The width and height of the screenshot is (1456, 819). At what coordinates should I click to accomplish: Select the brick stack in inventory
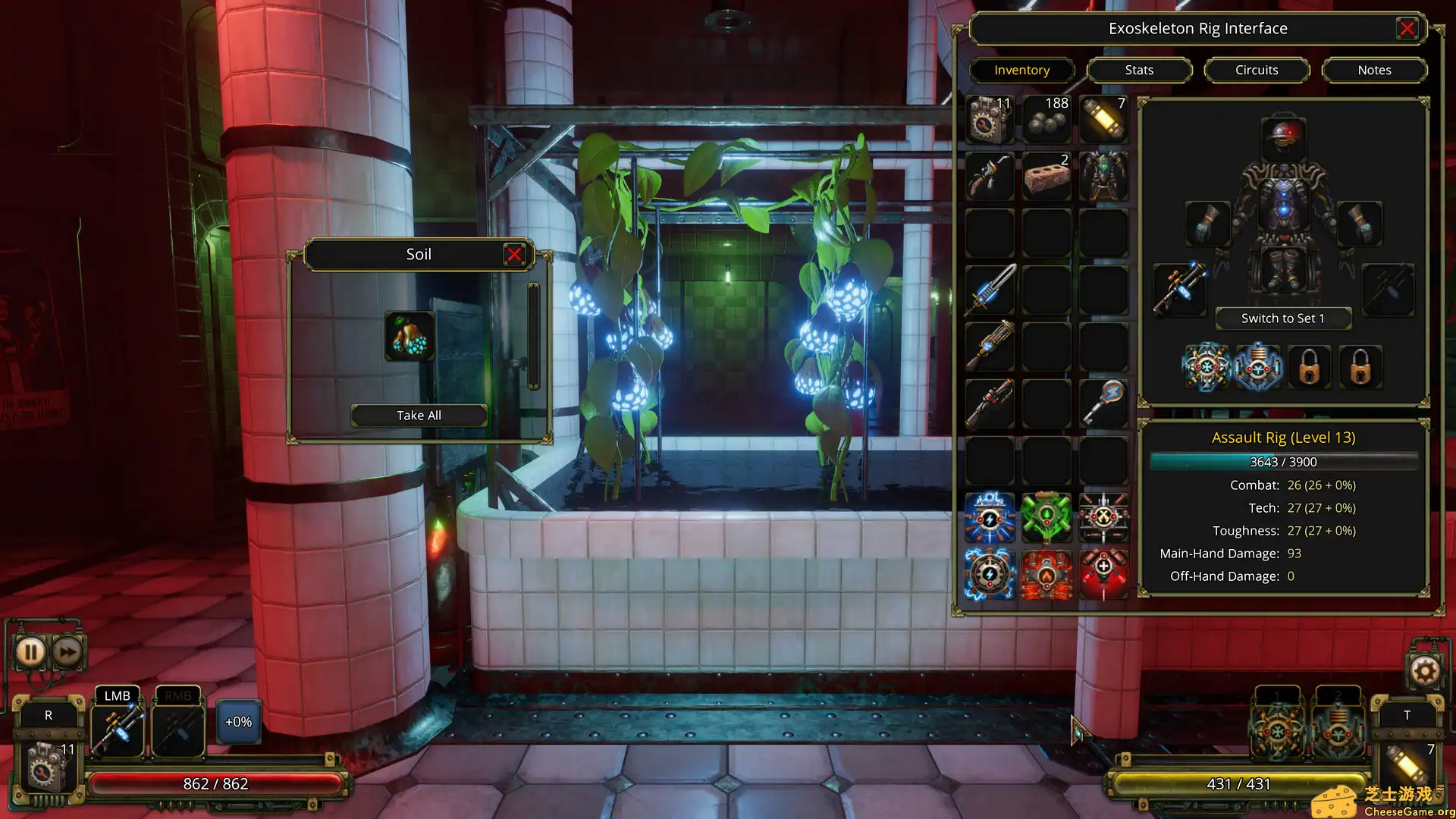point(1047,176)
